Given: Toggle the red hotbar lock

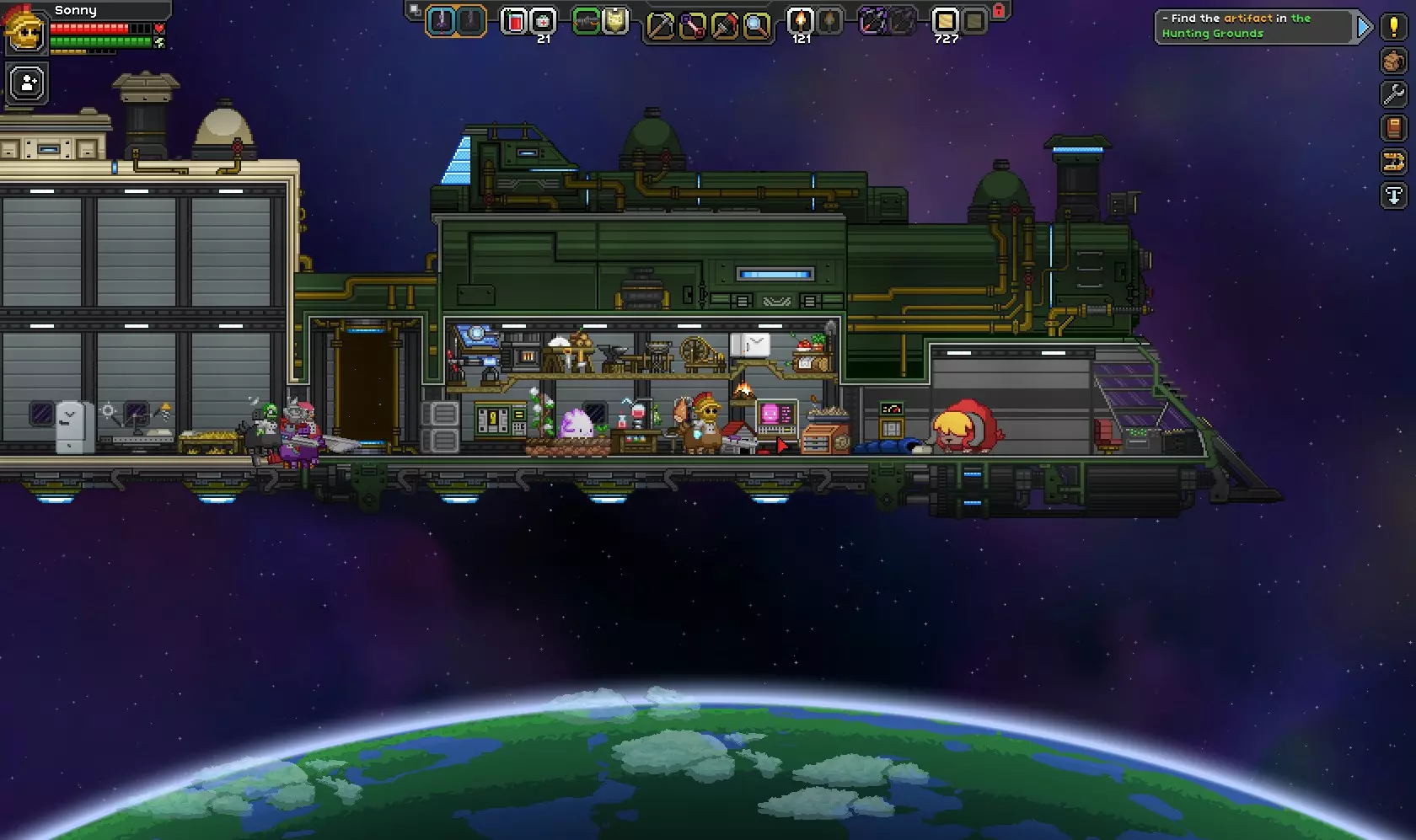Looking at the screenshot, I should click(999, 11).
